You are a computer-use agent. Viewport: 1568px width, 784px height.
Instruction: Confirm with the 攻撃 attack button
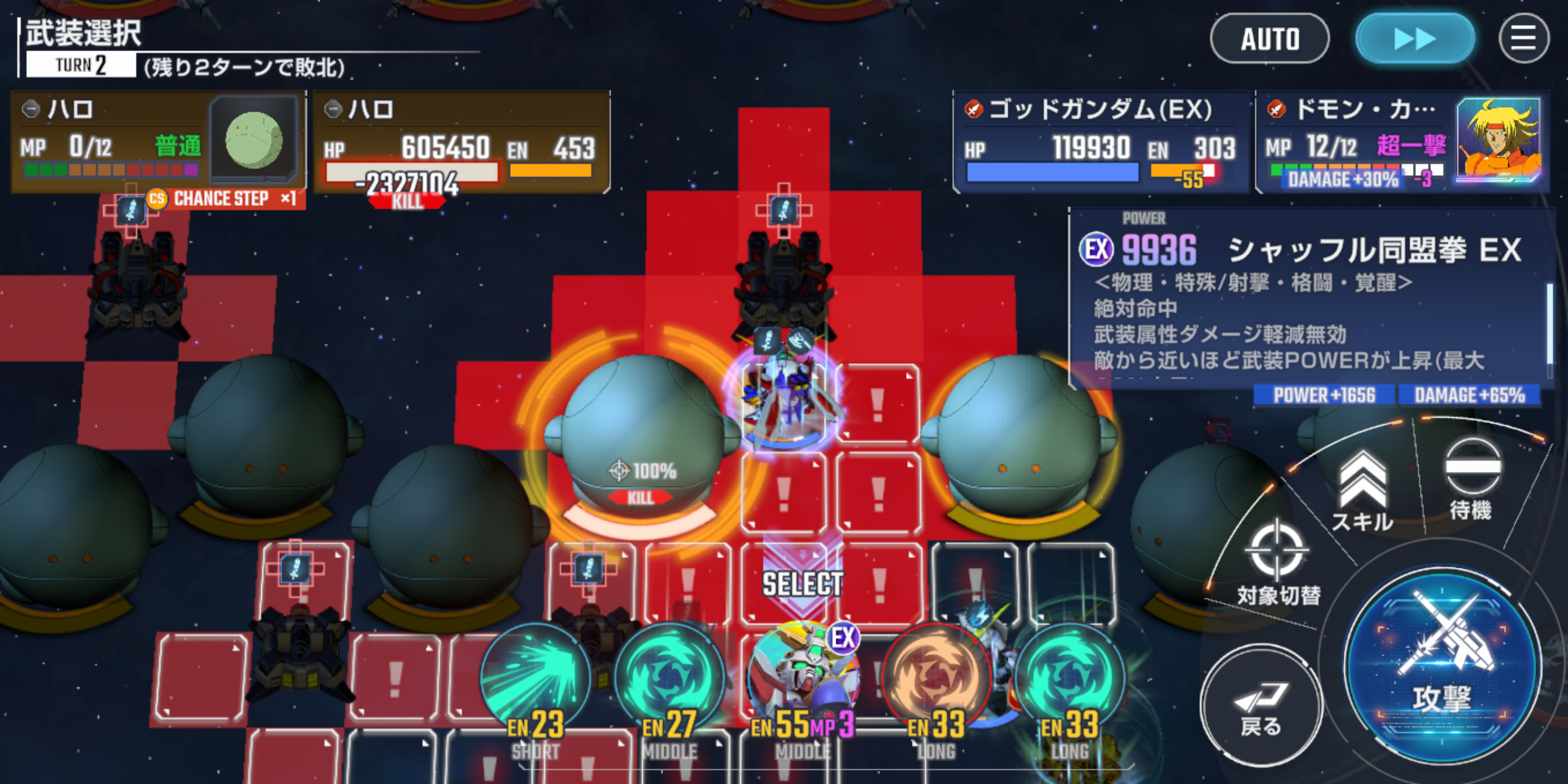1441,666
